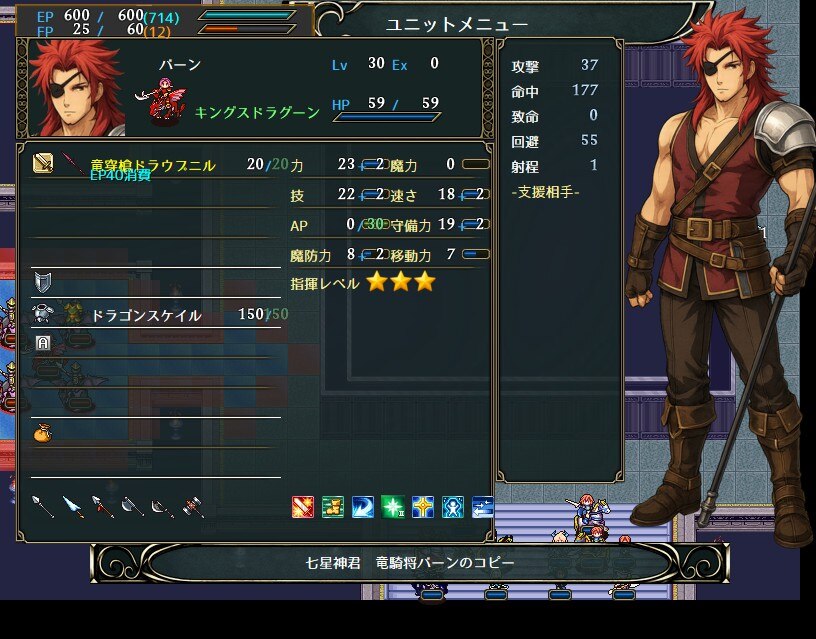The width and height of the screenshot is (816, 639).
Task: Select the 竜穿槍ドラウプニル weapon entry
Action: (152, 165)
